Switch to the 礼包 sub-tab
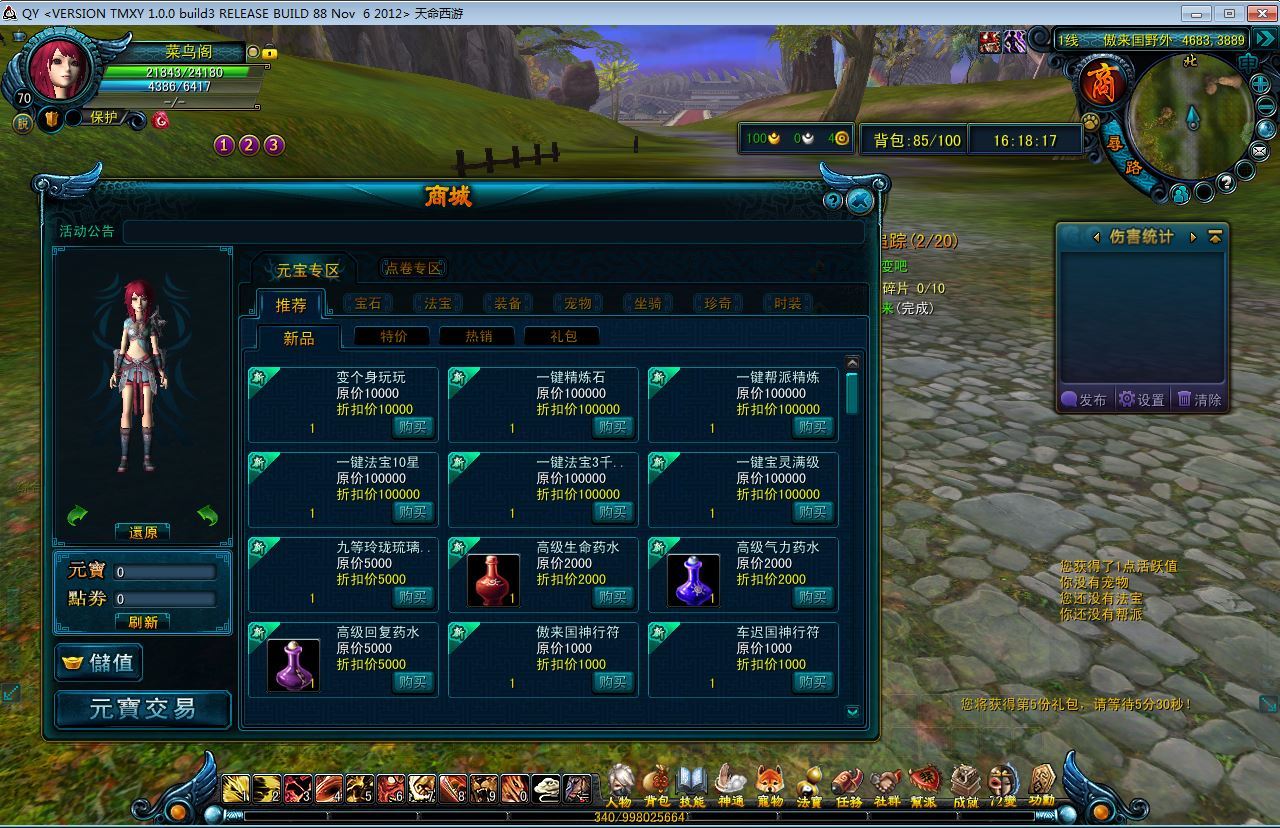The height and width of the screenshot is (828, 1280). coord(563,336)
